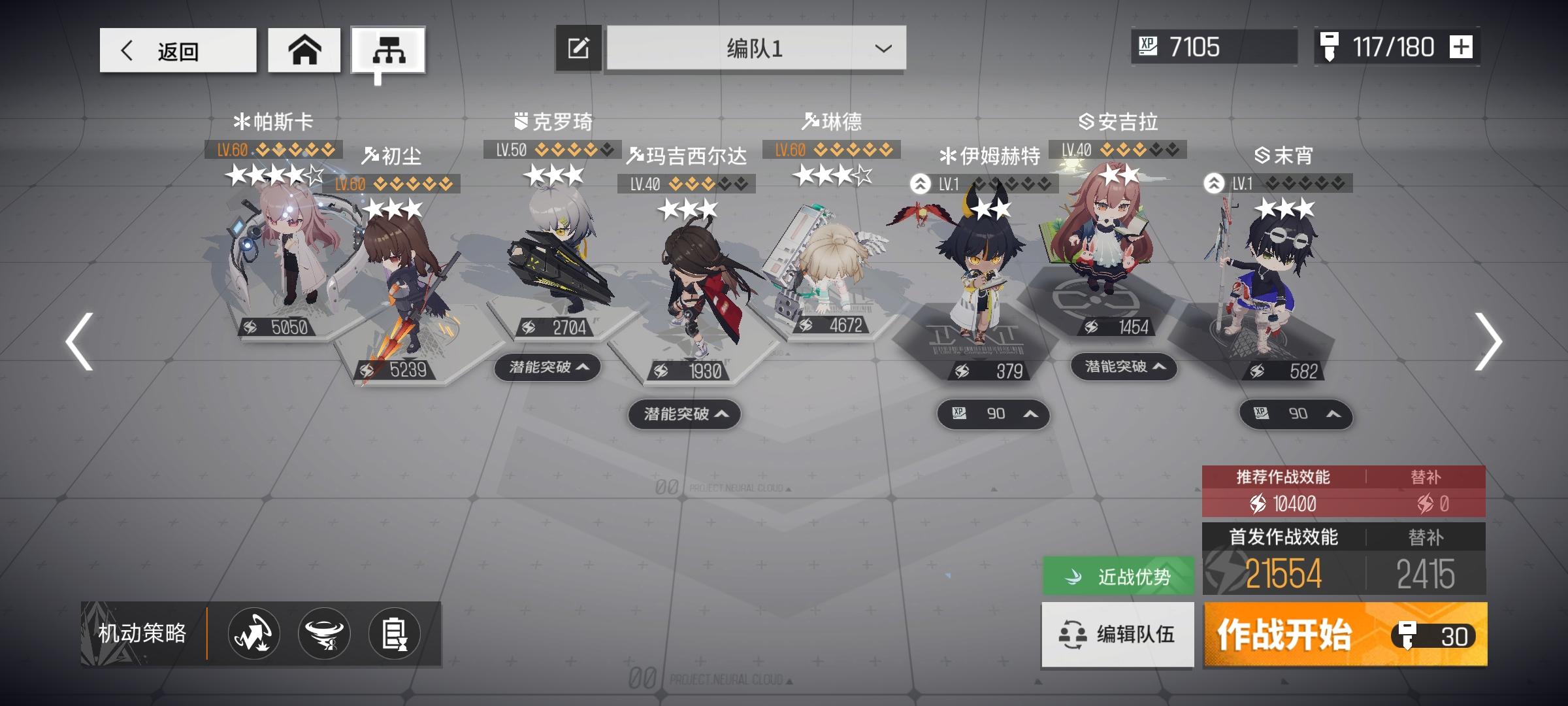Click the edit pencil icon next to 编队1
The height and width of the screenshot is (706, 1568).
pos(578,48)
